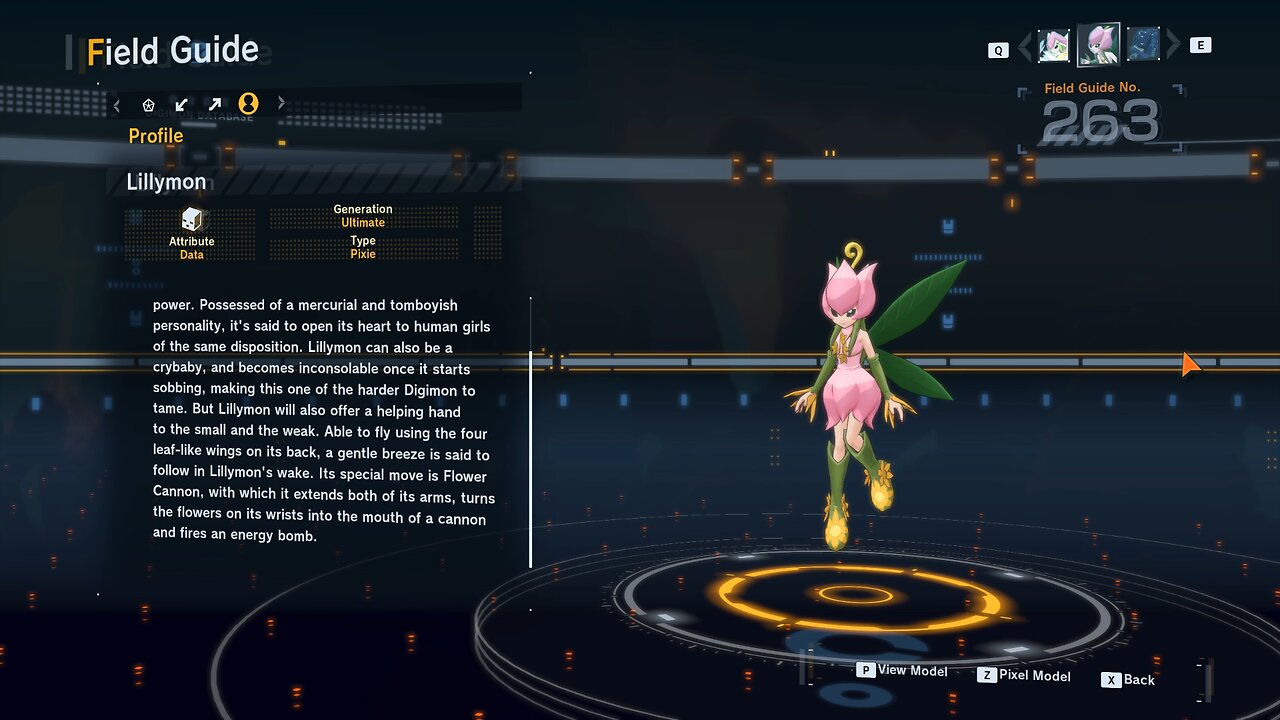Click the right chevron beside the tab icons
1280x720 pixels.
click(281, 103)
